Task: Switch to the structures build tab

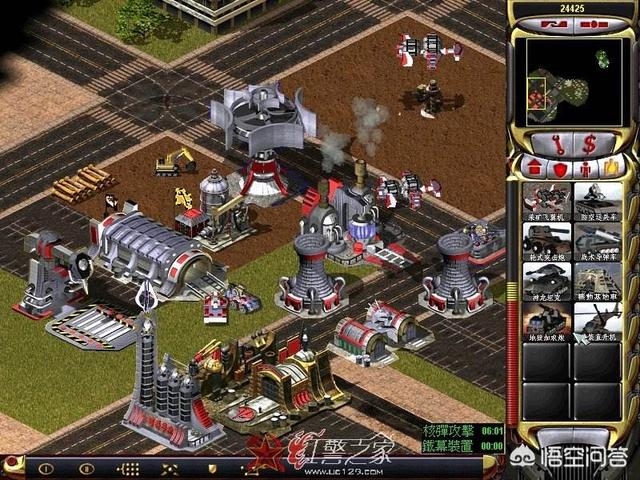Action: point(529,167)
